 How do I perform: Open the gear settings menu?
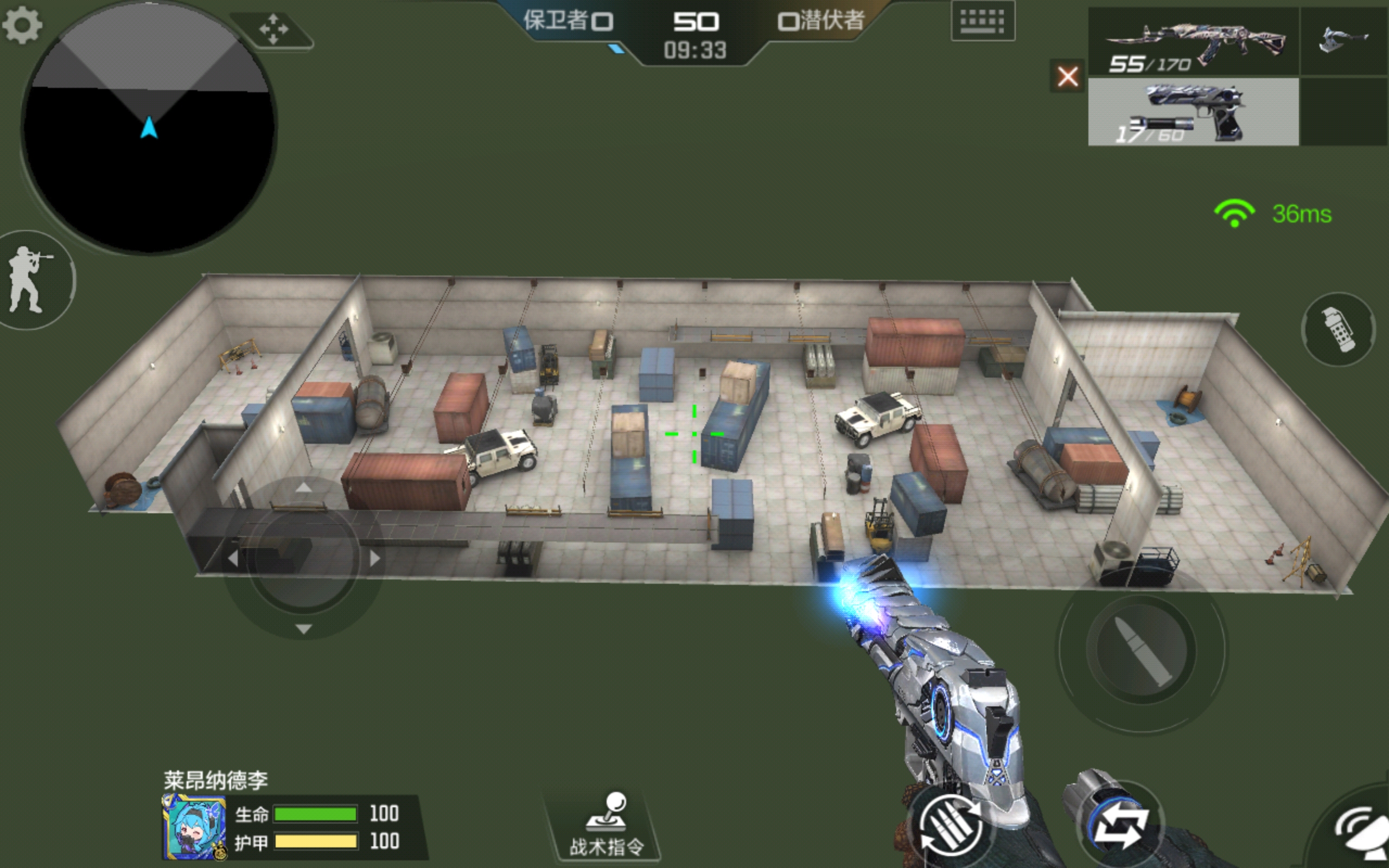click(22, 25)
